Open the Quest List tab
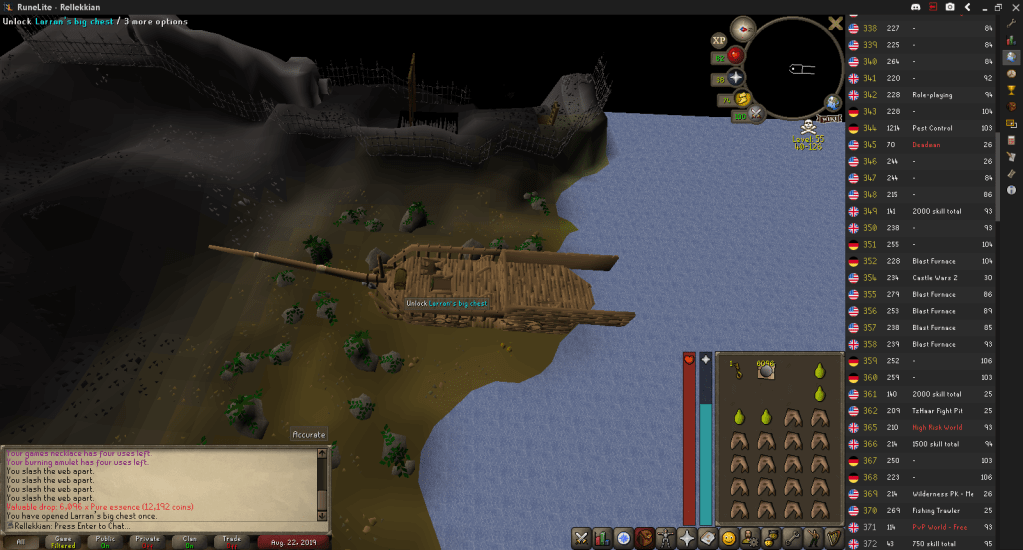This screenshot has width=1023, height=550. coord(624,538)
